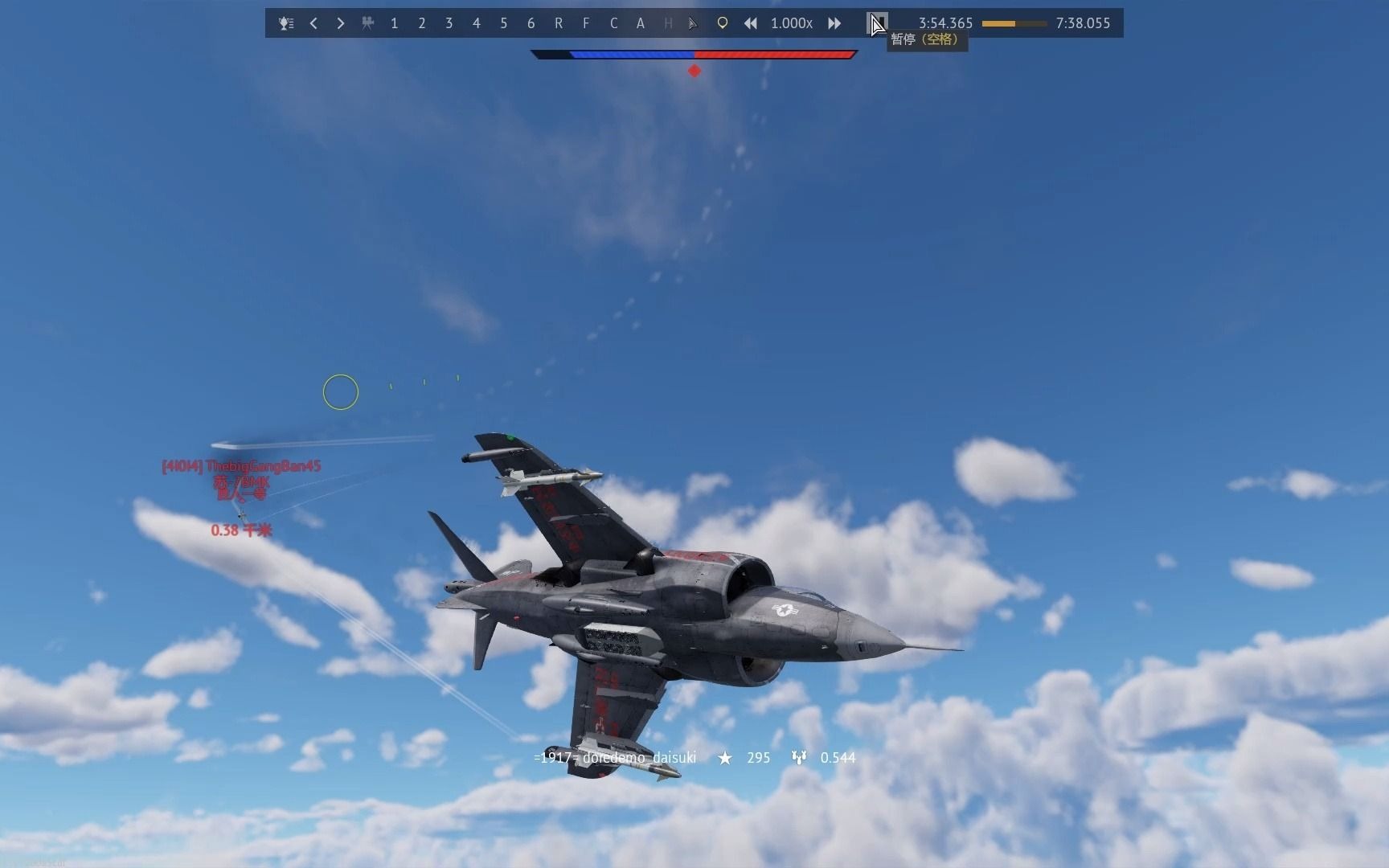Screen dimensions: 1389x868
Task: Select camera preset 2
Action: pyautogui.click(x=421, y=23)
